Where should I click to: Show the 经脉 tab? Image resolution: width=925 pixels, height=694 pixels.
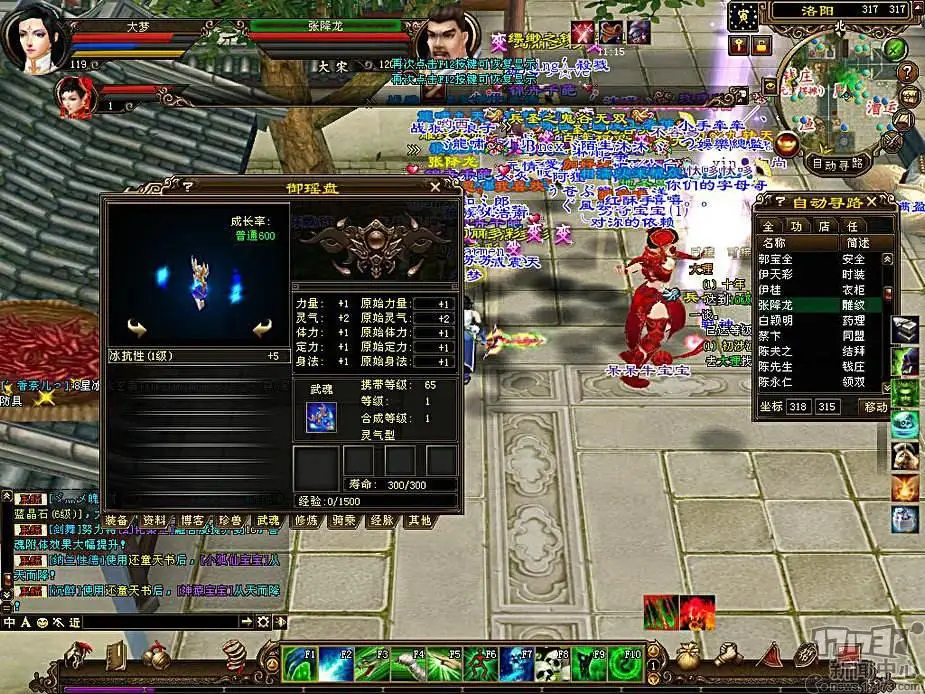point(382,521)
